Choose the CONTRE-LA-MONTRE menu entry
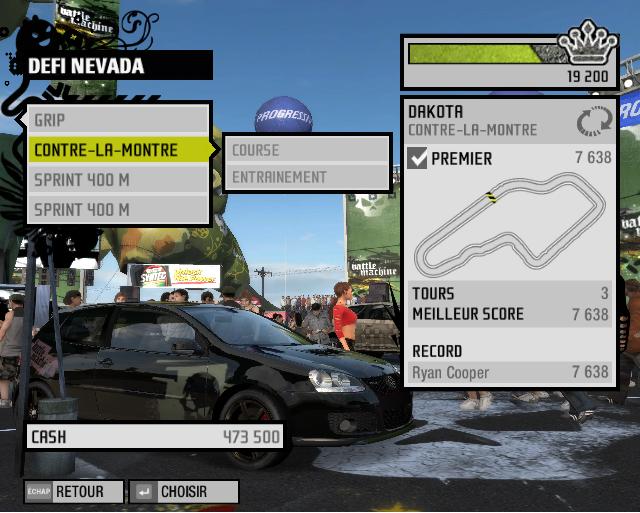640x513 pixels. (x=118, y=150)
